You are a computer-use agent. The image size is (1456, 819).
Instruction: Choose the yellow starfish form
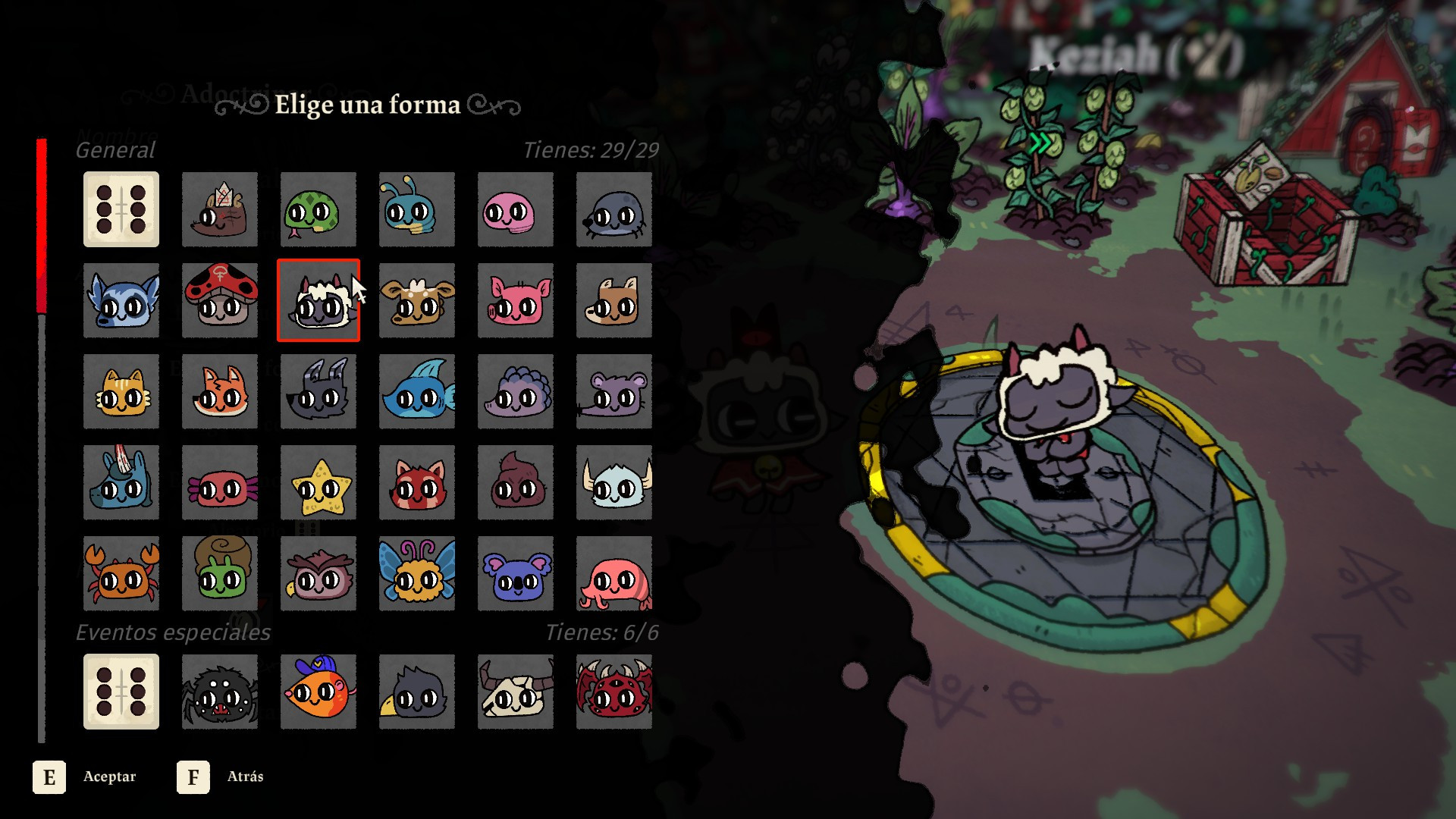click(x=318, y=483)
